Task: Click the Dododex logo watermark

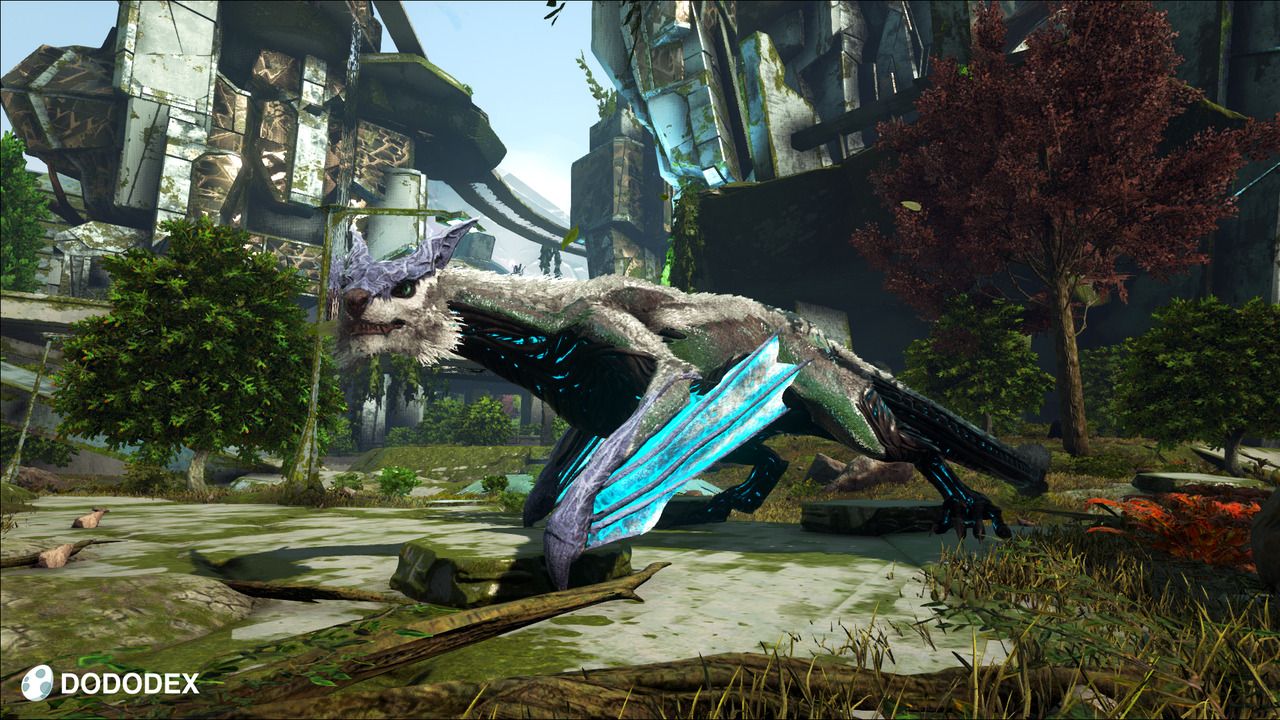Action: (110, 683)
